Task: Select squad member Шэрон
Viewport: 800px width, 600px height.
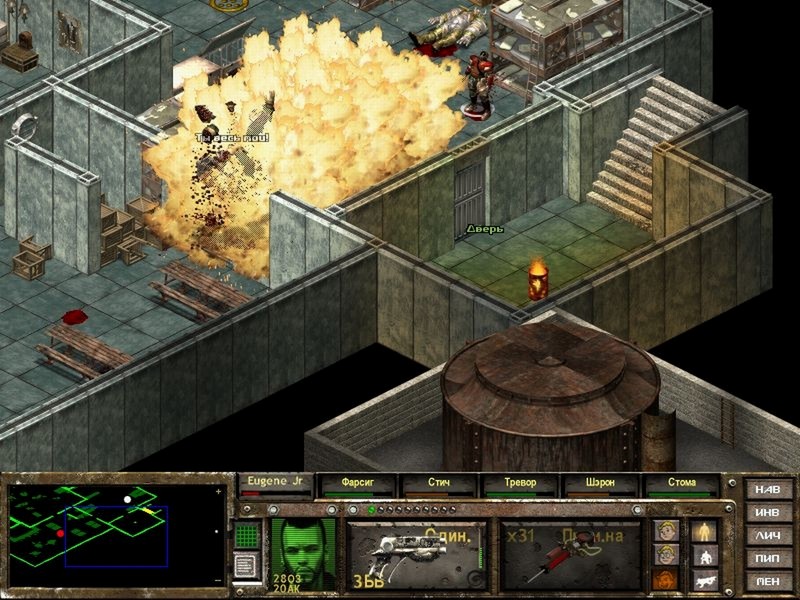Action: point(600,484)
